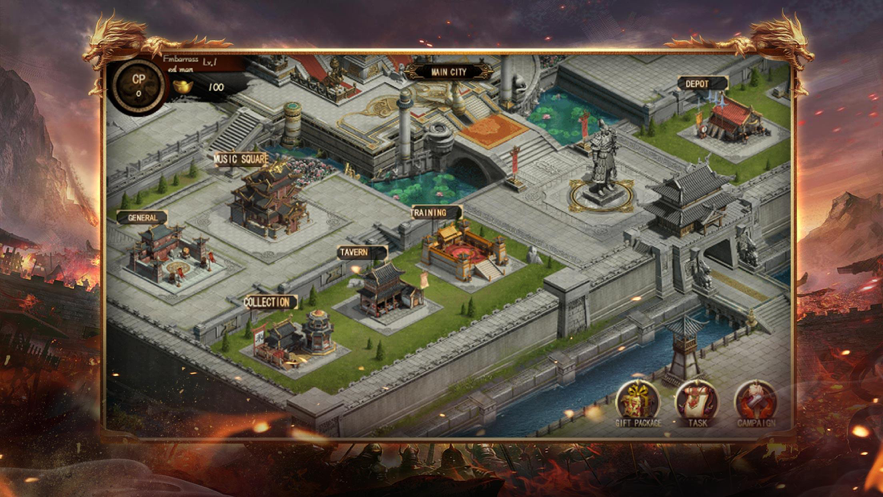Click the Main City label

pos(449,72)
